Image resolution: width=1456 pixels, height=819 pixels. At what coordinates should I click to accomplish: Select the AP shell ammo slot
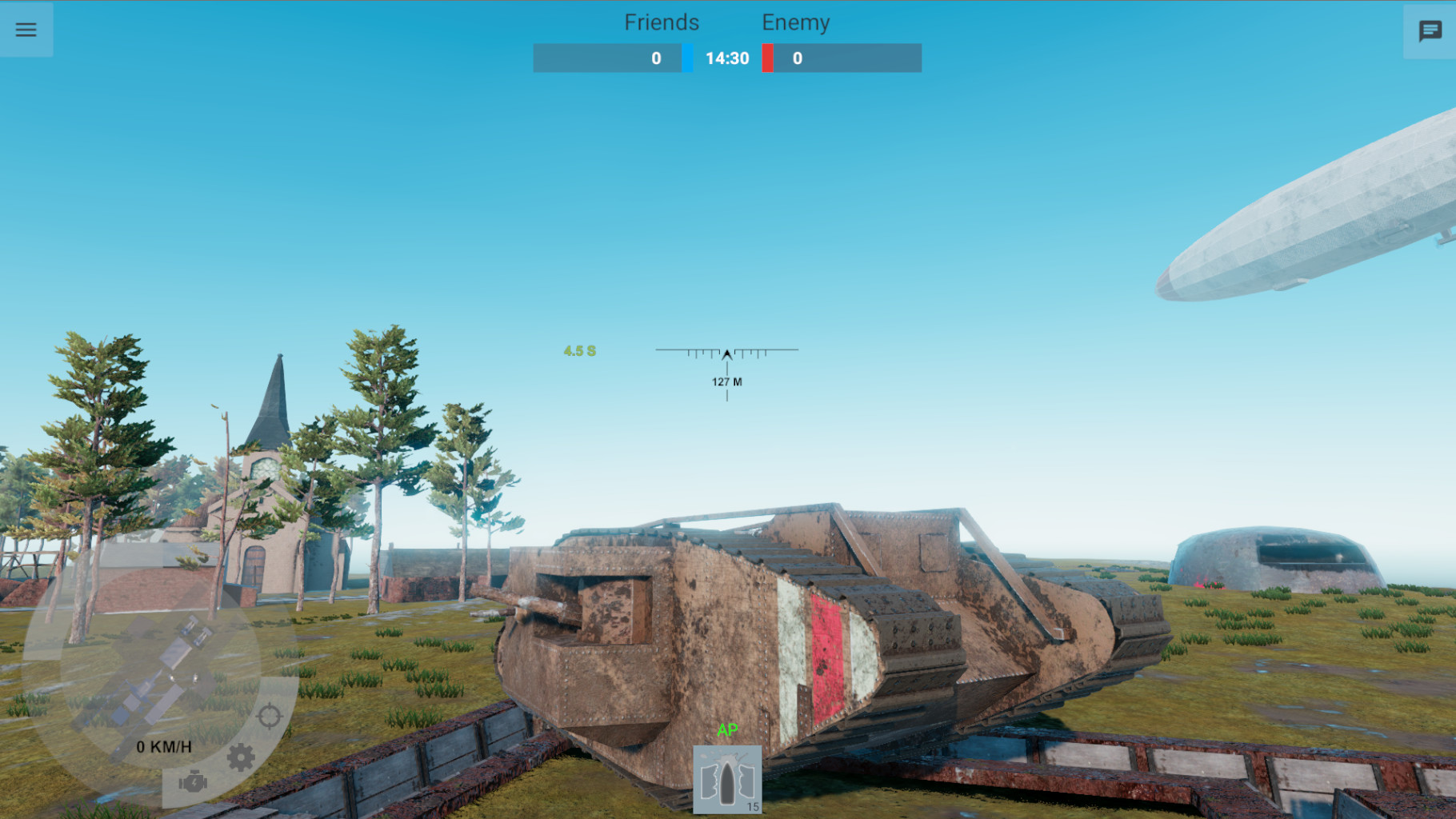tap(727, 780)
